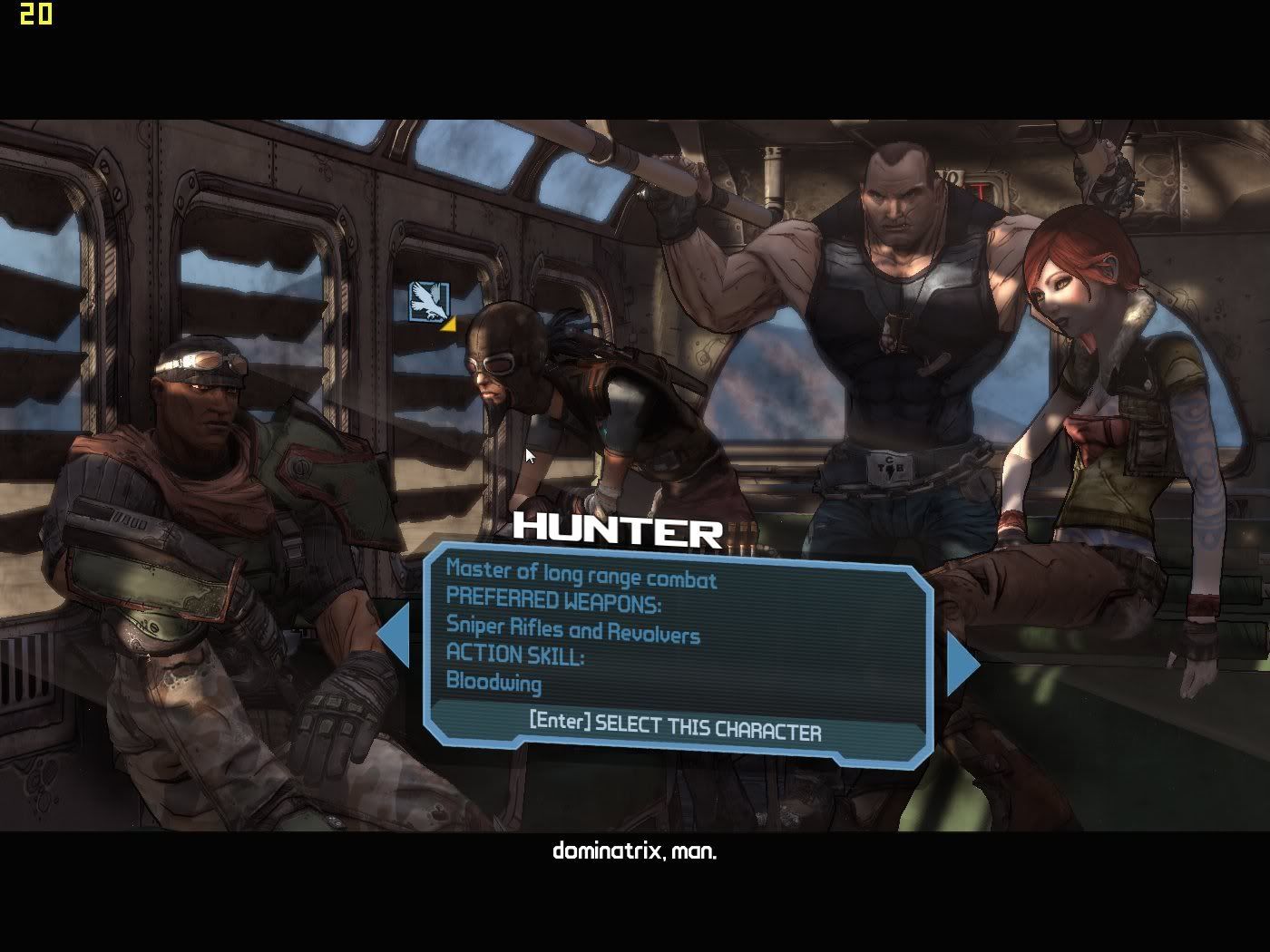Show the previous character class with left arrow
This screenshot has height=952, width=1270.
tap(392, 638)
